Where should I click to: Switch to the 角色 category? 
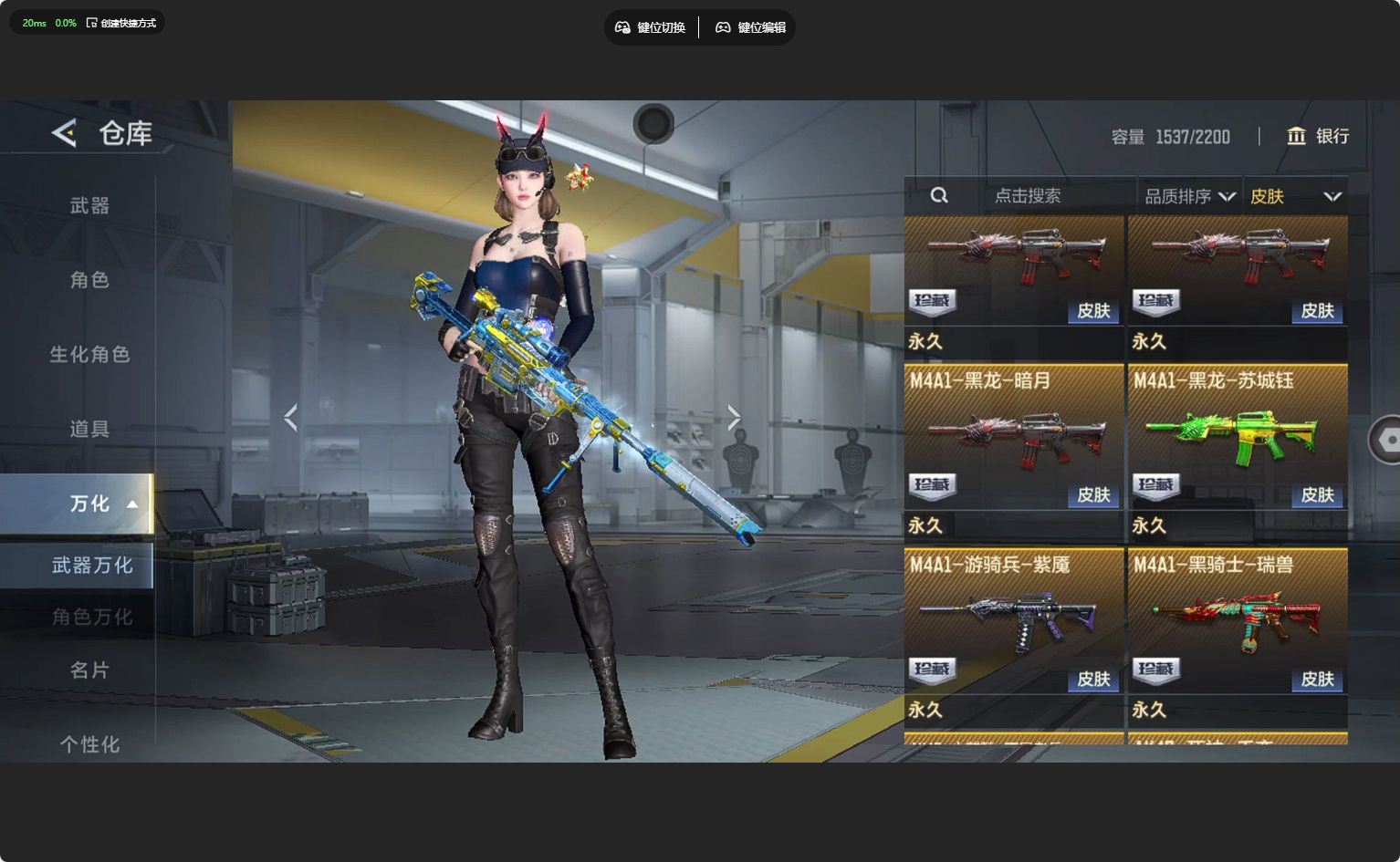coord(89,280)
